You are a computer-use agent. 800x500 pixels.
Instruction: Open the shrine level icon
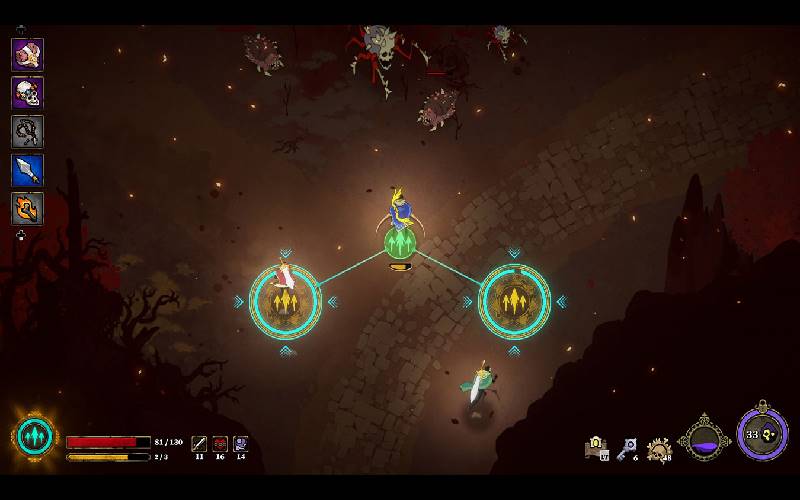pyautogui.click(x=597, y=448)
